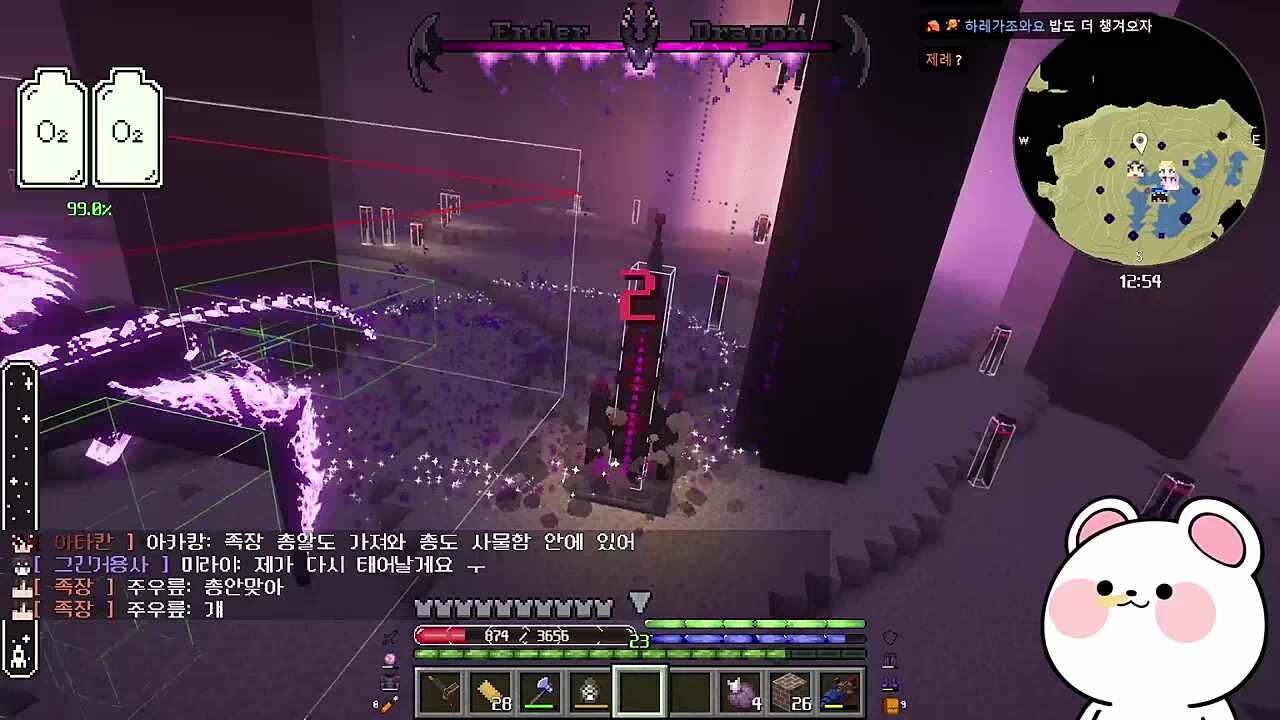
Task: Select the checkered lantern item slot
Action: pyautogui.click(x=590, y=691)
